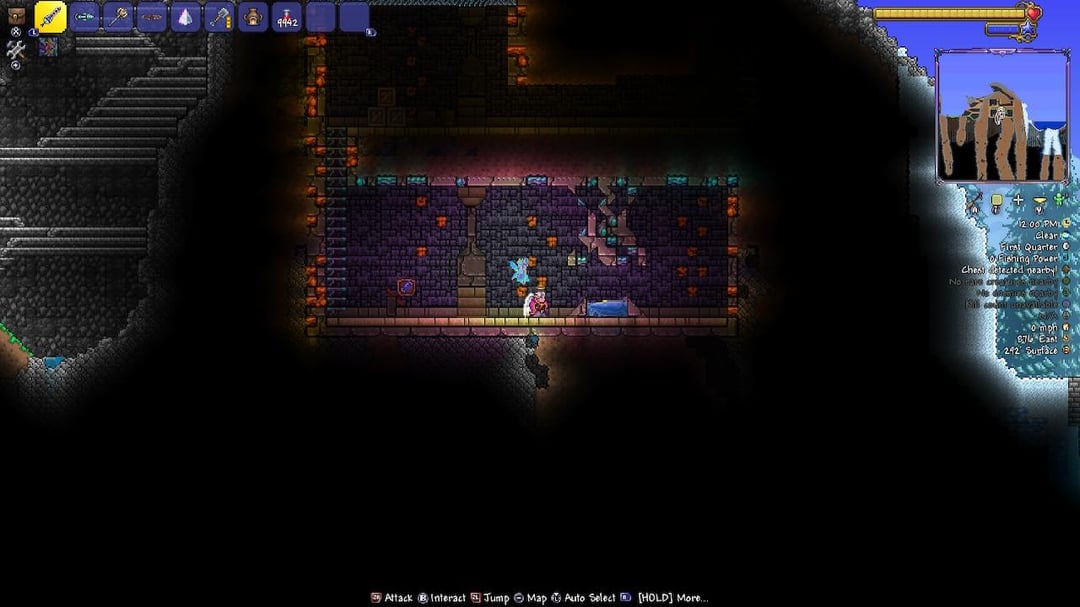
Task: Select the white crystal hotbar slot
Action: click(x=186, y=17)
